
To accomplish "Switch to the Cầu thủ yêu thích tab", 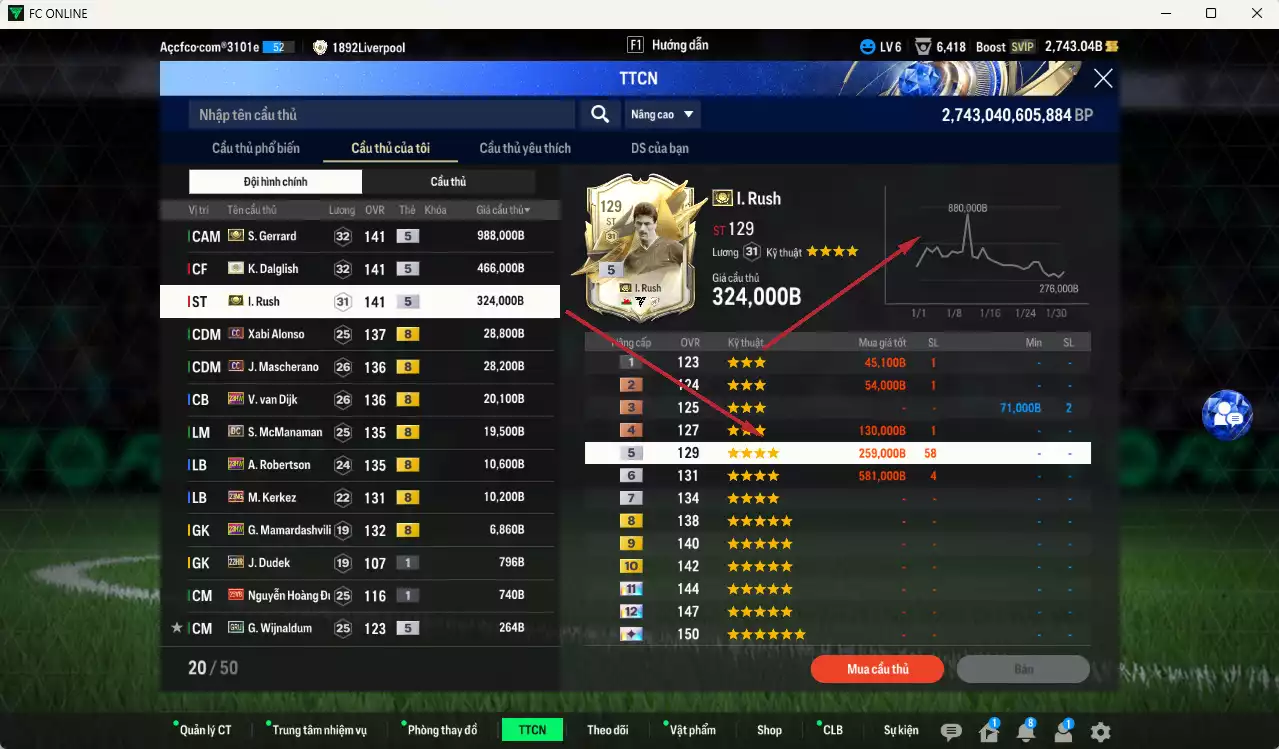I will coord(525,149).
